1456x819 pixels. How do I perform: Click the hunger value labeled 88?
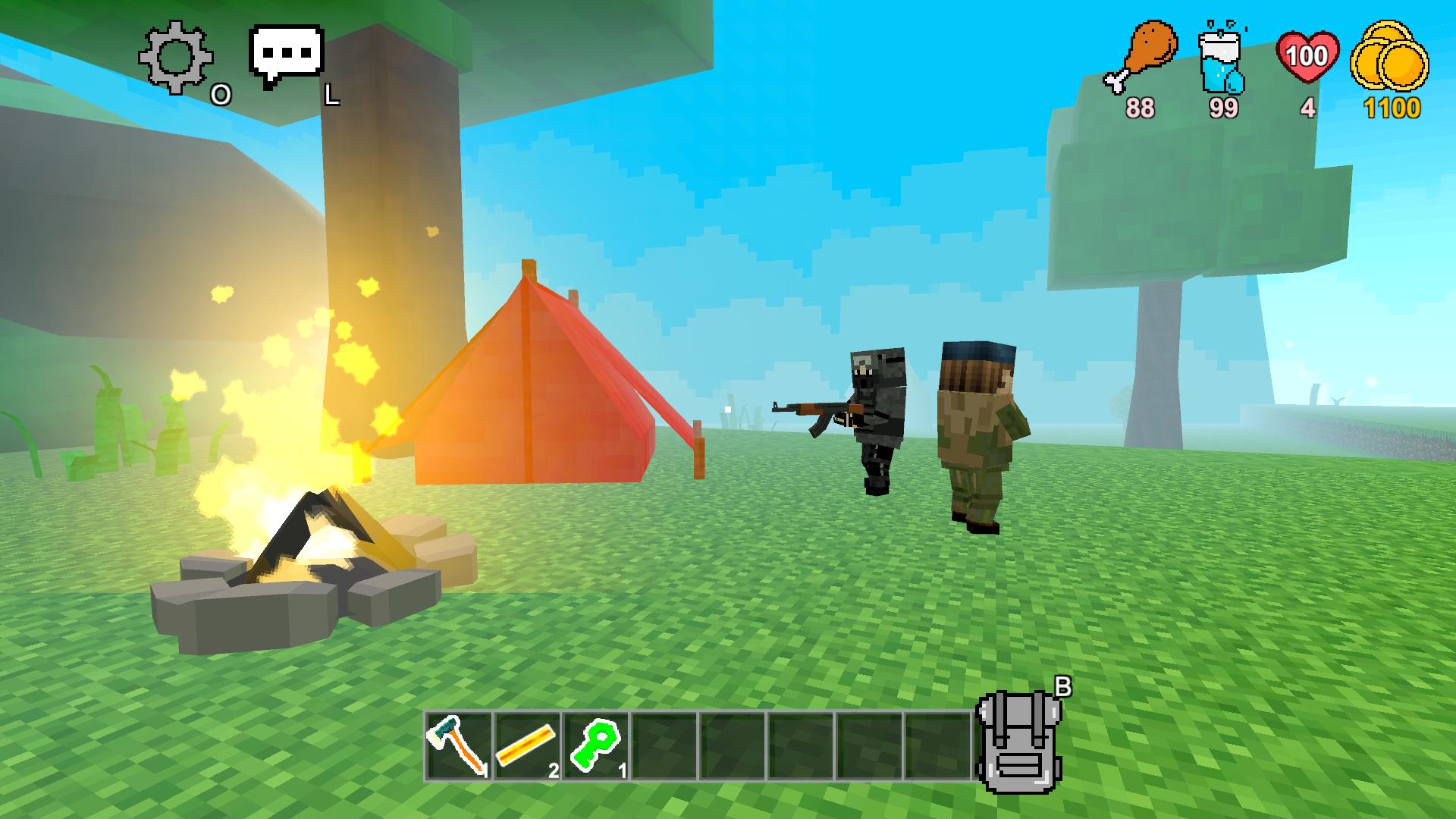point(1142,108)
